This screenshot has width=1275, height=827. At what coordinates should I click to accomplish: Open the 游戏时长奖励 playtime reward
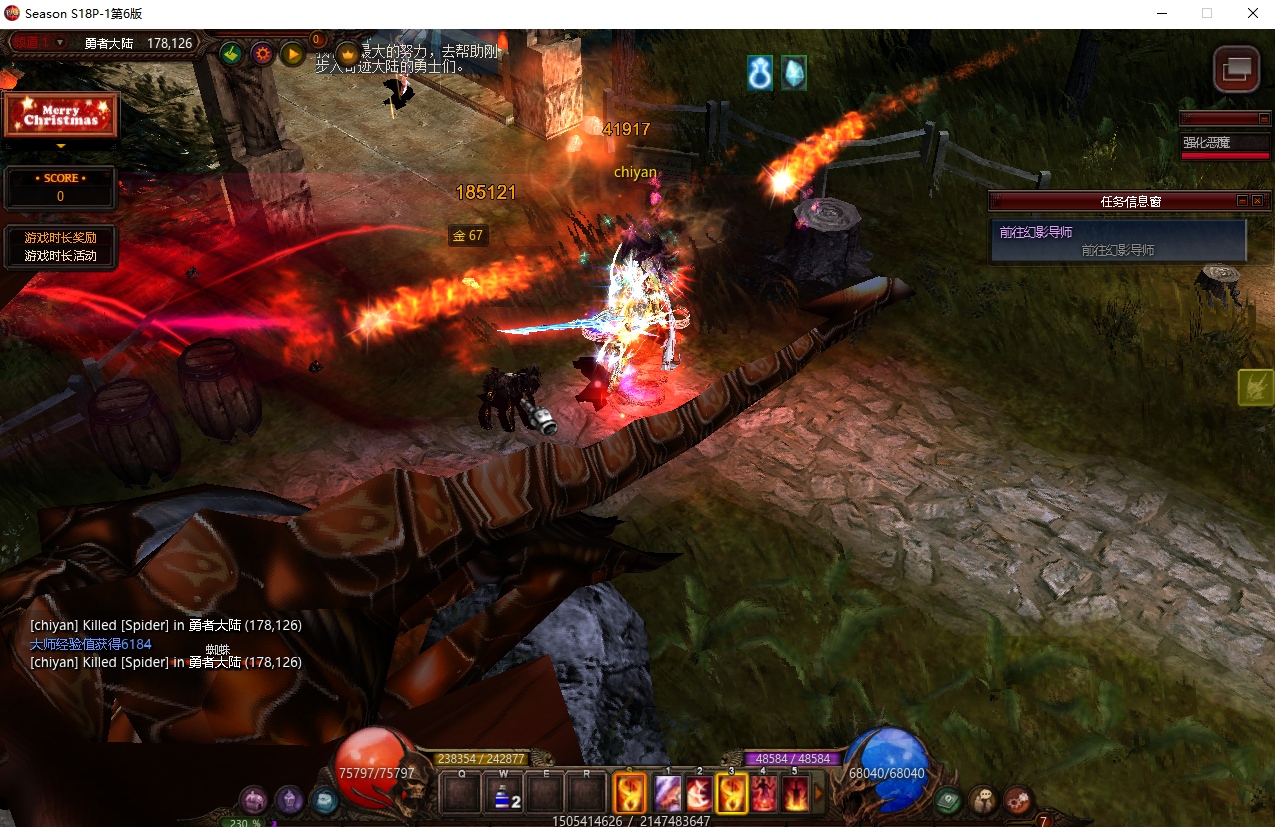(x=60, y=238)
